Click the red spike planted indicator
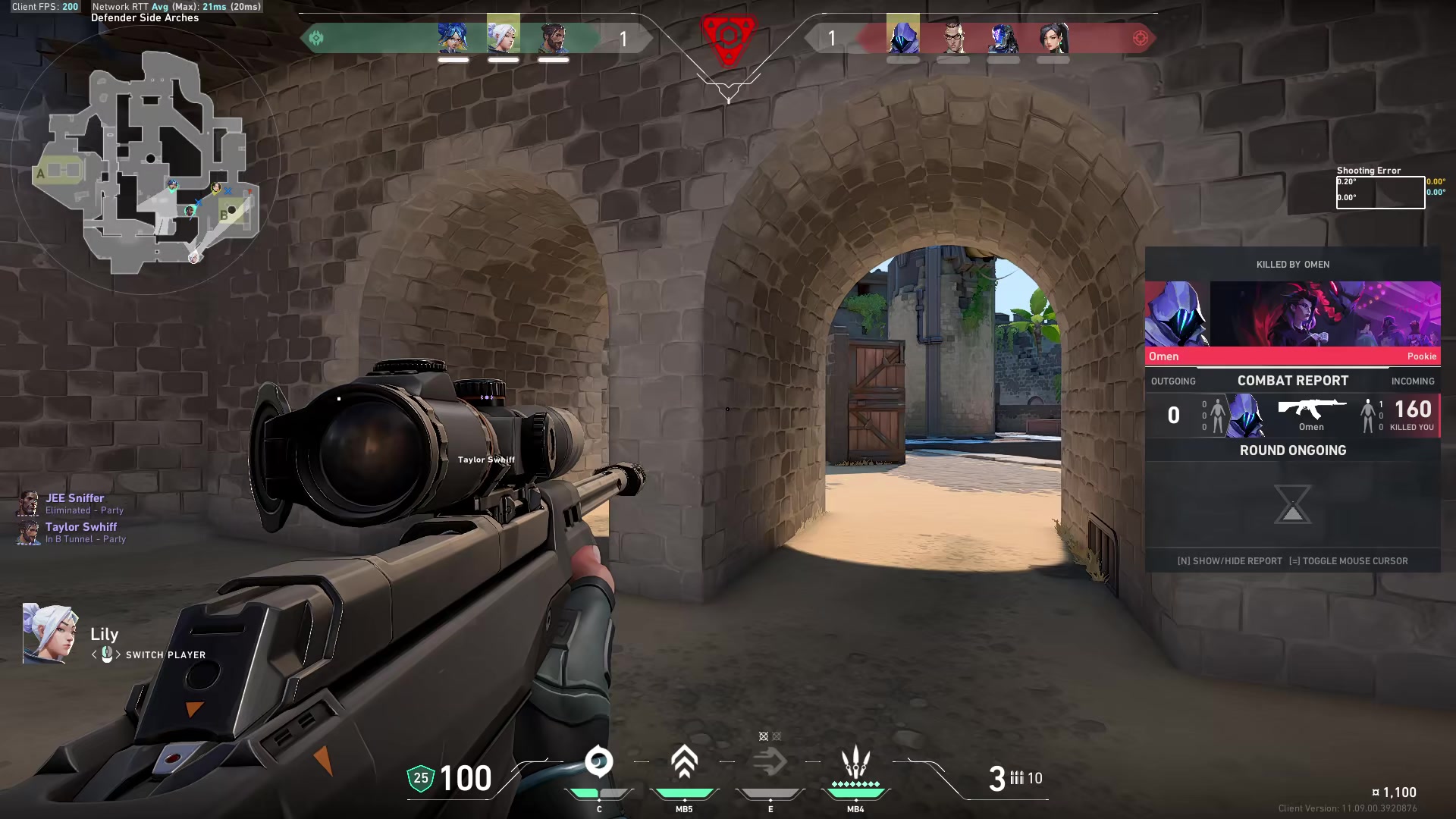 point(728,36)
